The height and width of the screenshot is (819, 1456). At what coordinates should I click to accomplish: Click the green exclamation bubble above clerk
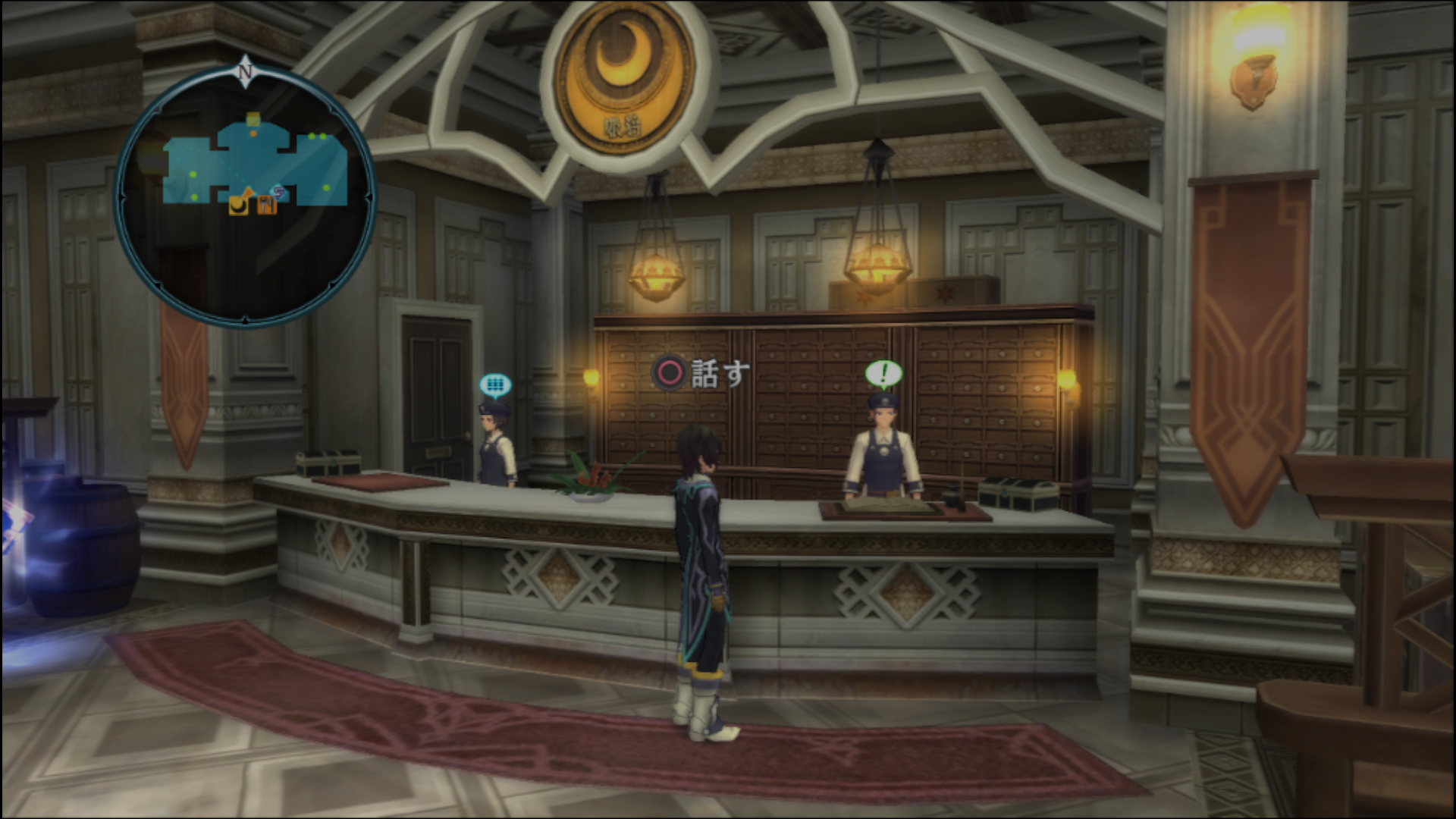tap(883, 373)
